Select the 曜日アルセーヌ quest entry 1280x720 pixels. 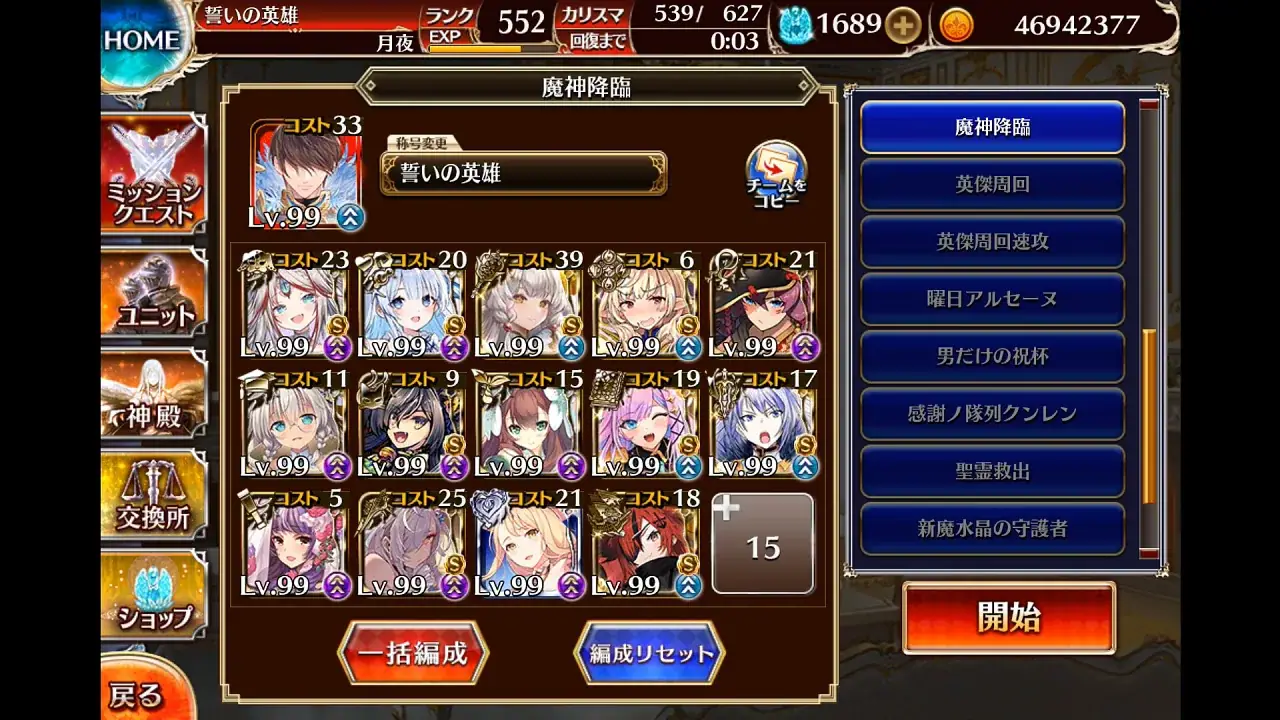tap(991, 299)
